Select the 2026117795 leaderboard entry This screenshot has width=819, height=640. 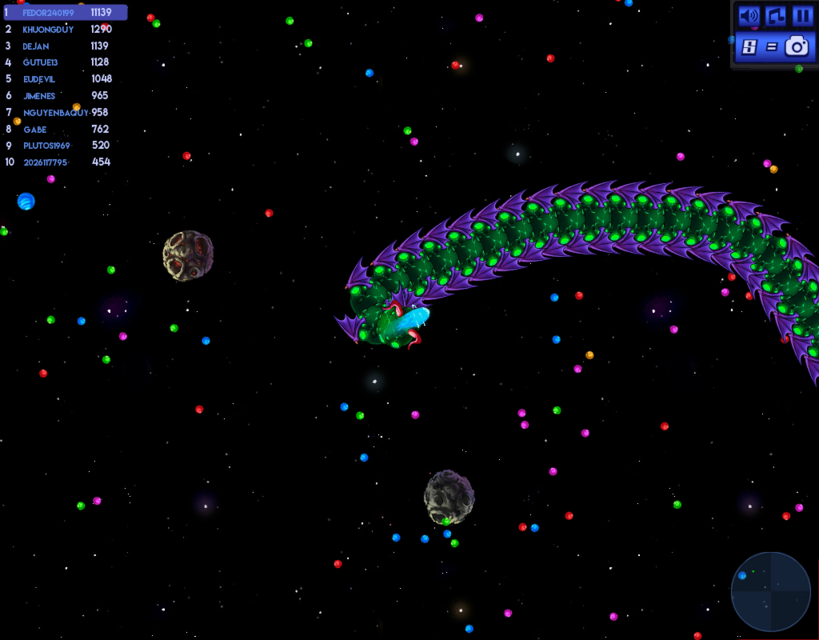click(x=46, y=162)
